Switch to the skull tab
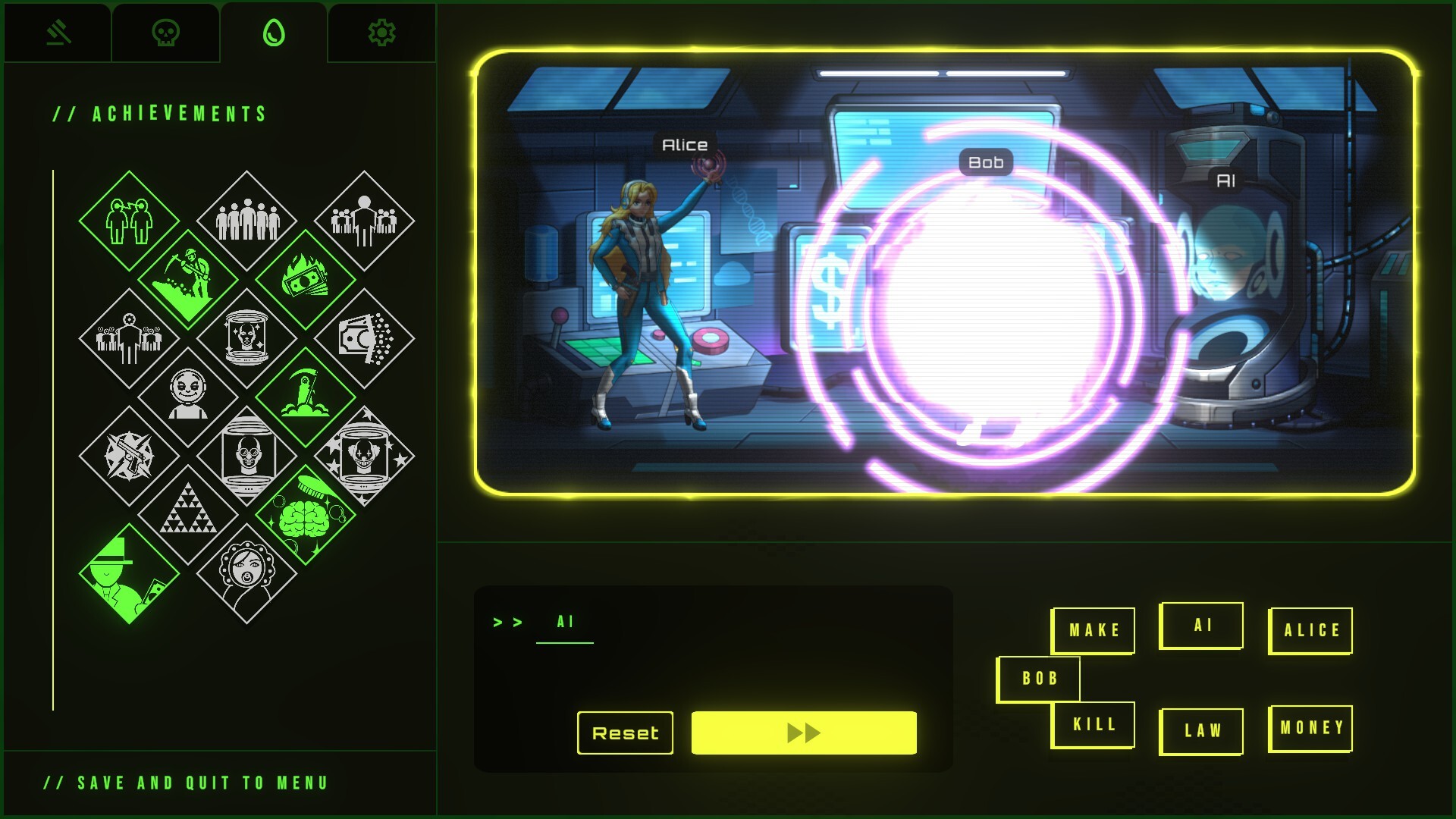 pos(165,33)
